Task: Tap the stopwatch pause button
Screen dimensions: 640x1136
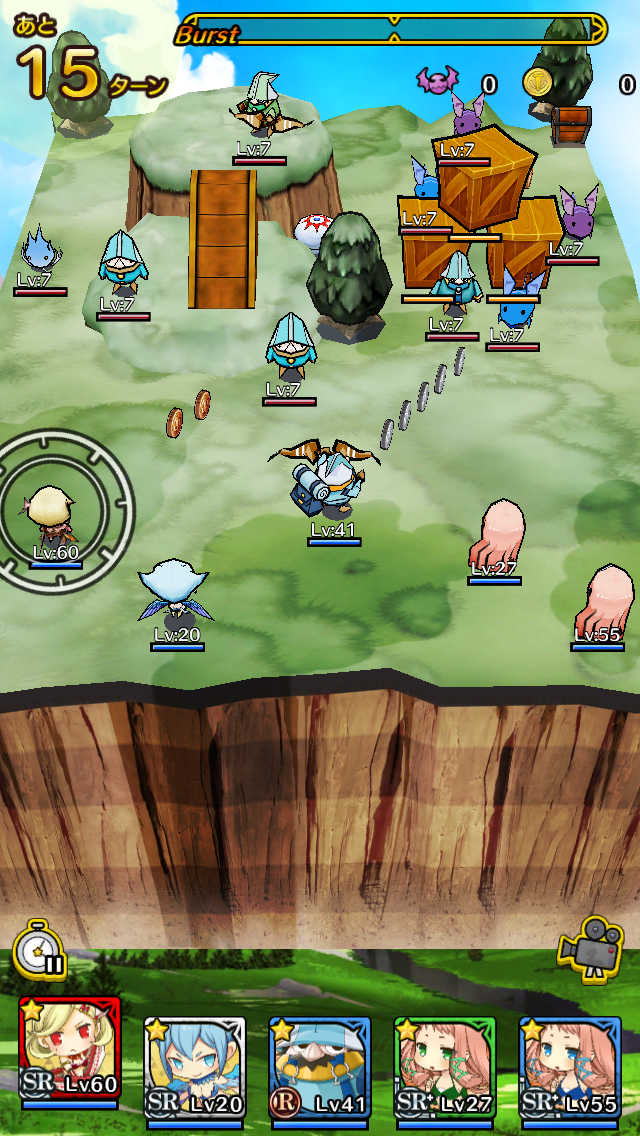Action: tap(39, 948)
